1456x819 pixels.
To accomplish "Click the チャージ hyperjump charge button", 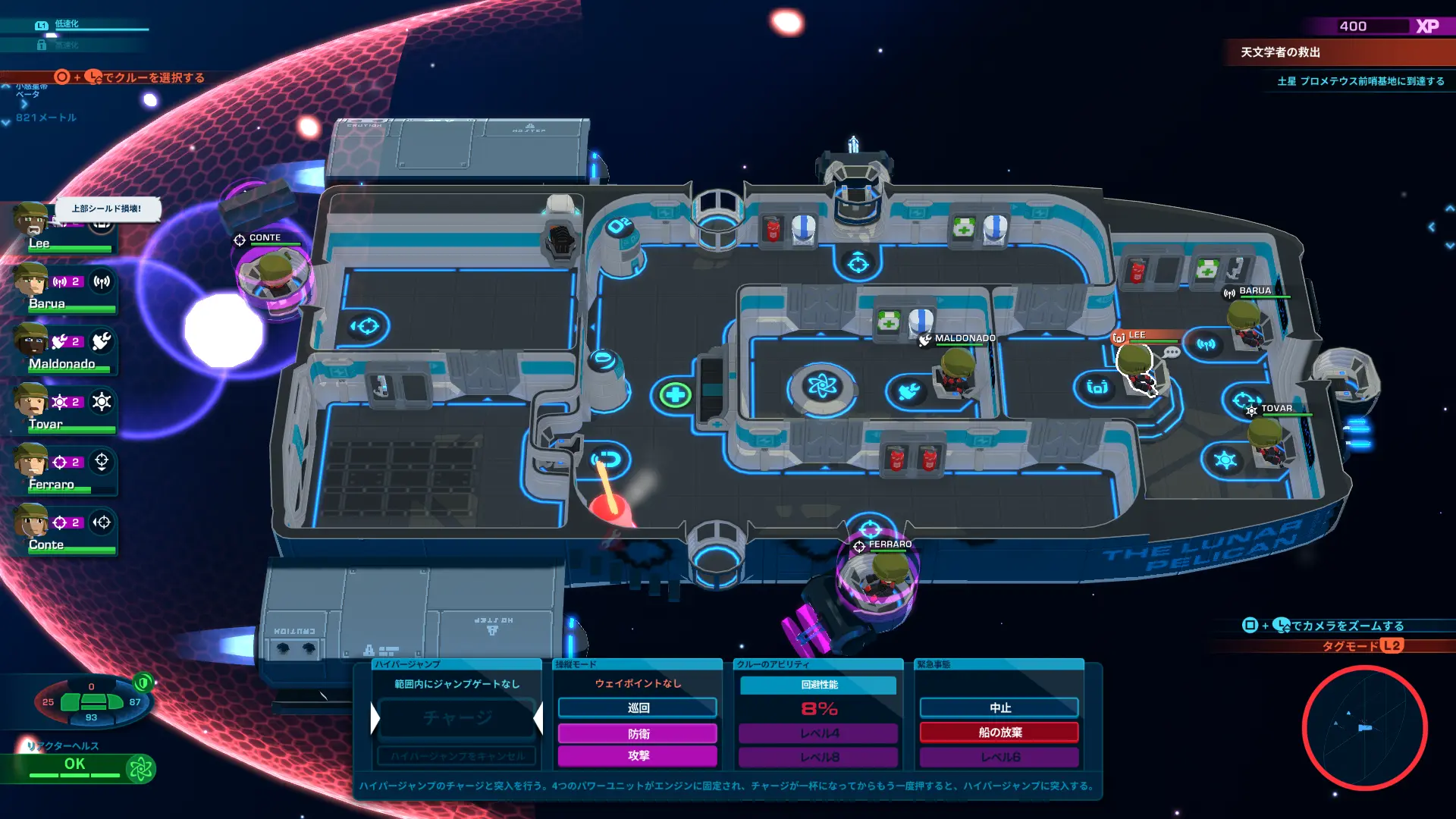I will coord(457,717).
